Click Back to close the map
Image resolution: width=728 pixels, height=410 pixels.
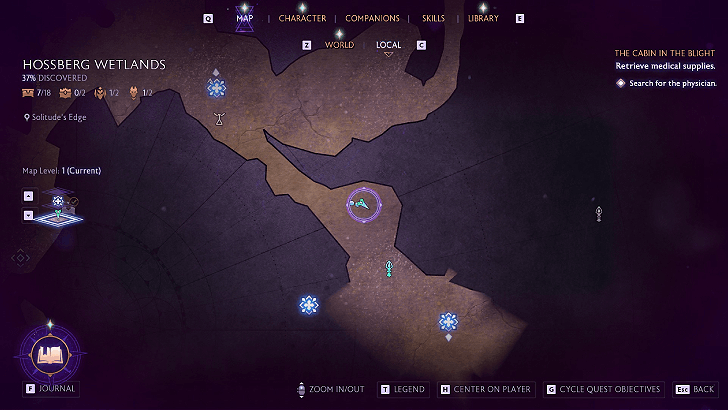(696, 389)
